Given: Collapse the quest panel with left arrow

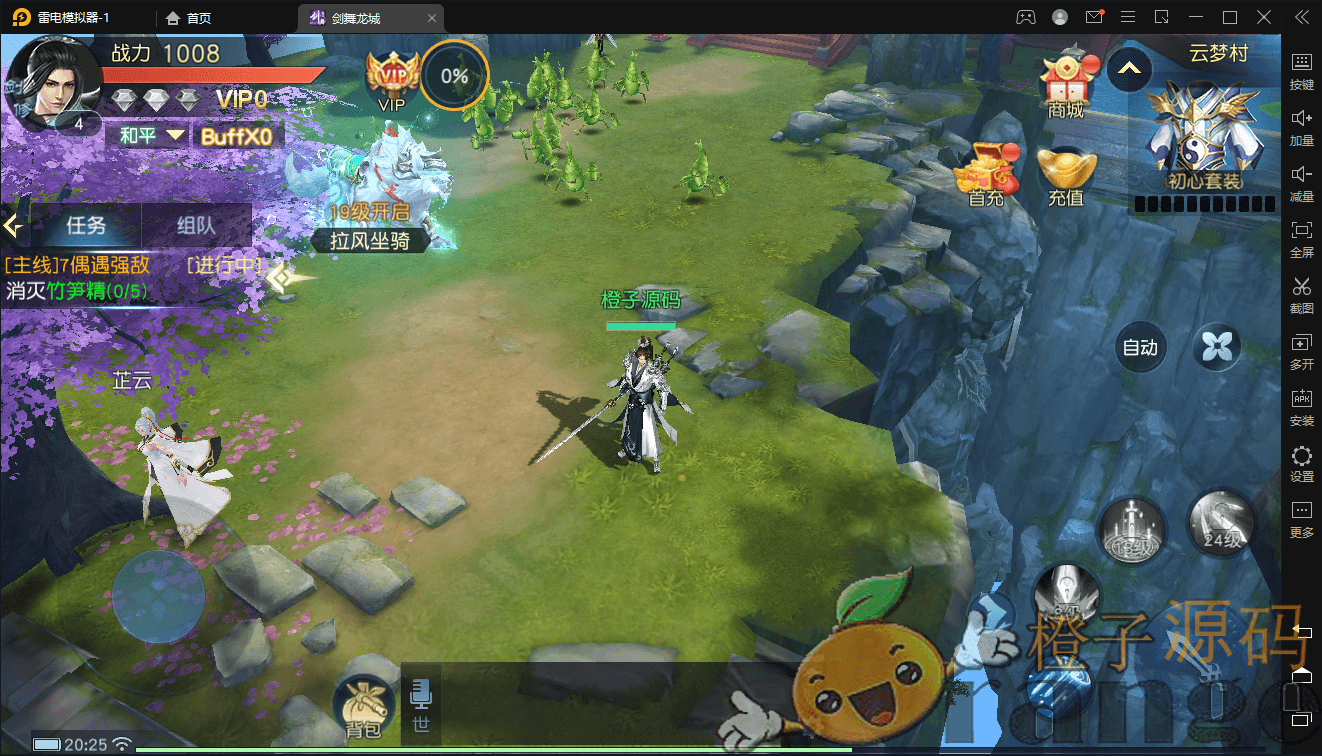Looking at the screenshot, I should (x=13, y=225).
